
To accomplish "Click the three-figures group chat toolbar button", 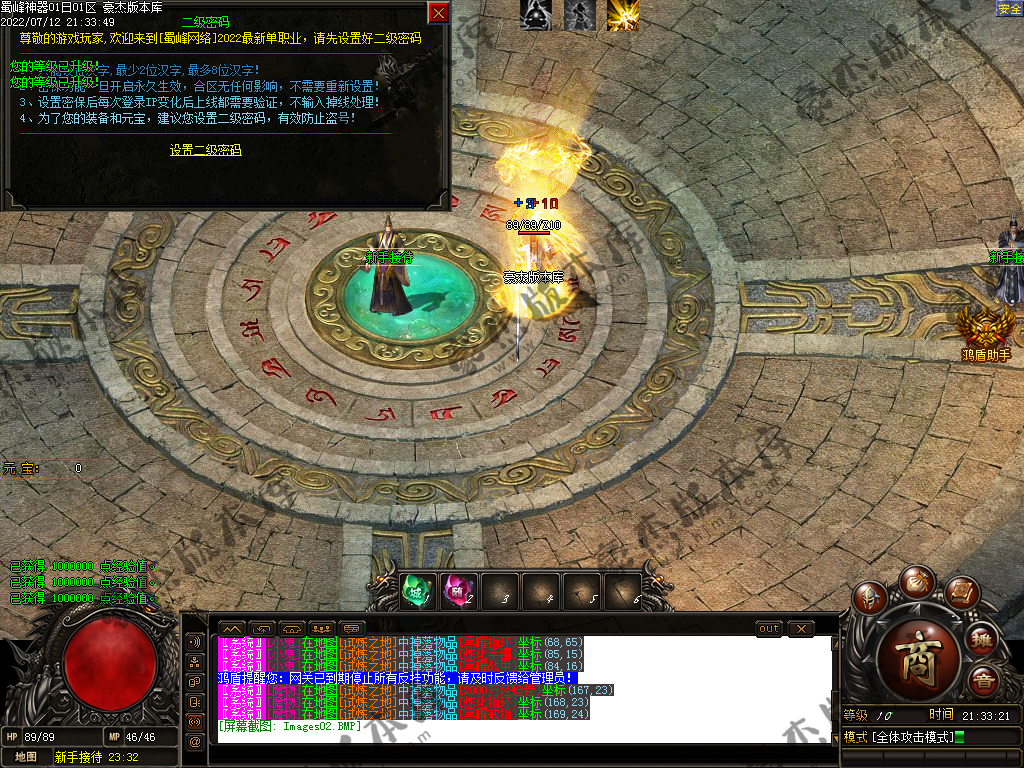I will (323, 628).
